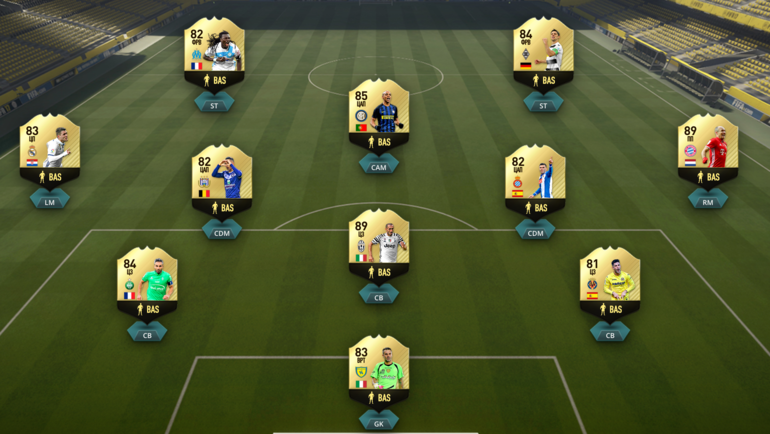
Task: Choose the 85-rated CAM card
Action: 379,116
